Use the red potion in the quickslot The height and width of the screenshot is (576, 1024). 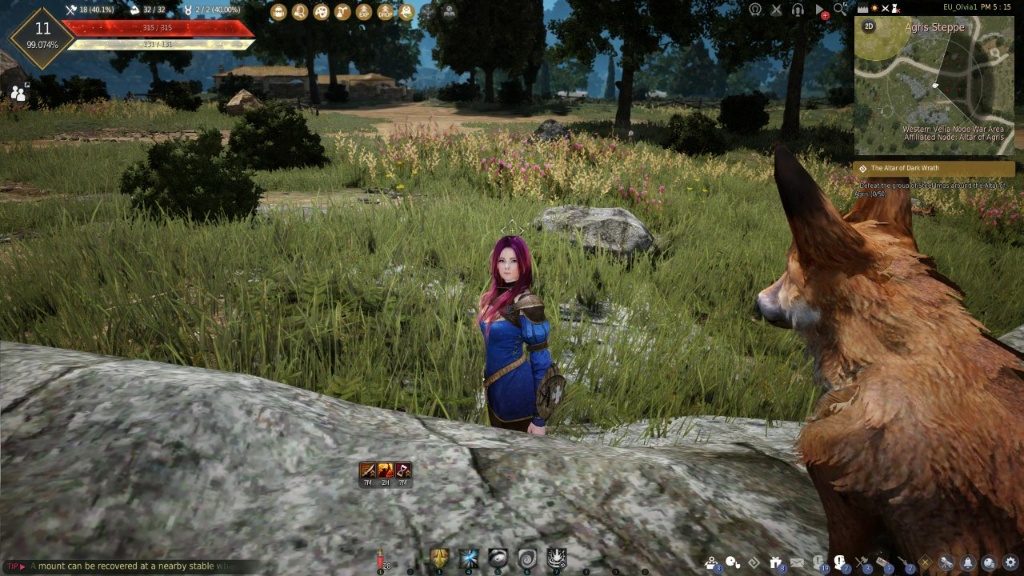[x=381, y=560]
